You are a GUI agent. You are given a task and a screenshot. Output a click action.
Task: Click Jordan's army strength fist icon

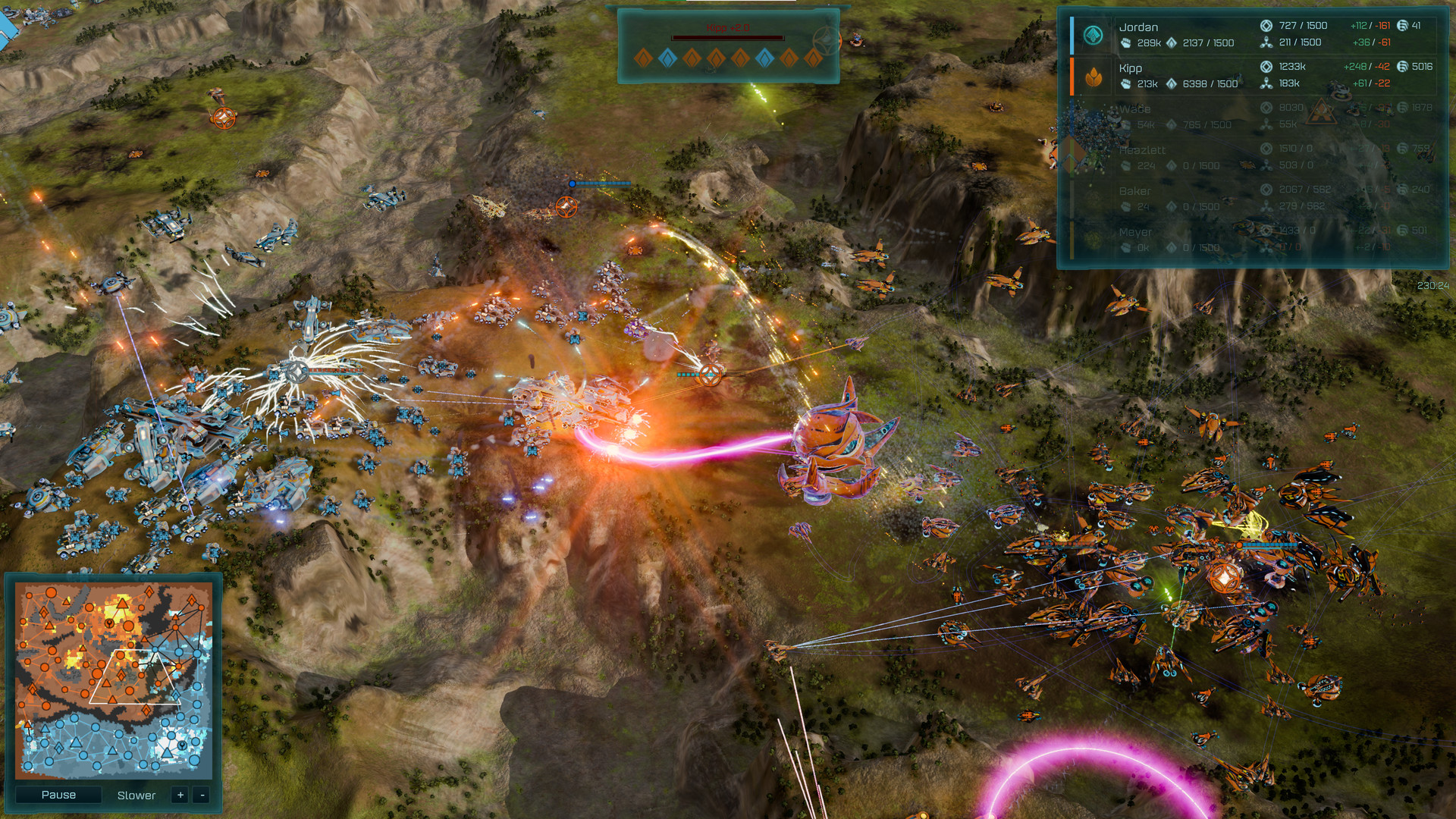coord(1127,42)
